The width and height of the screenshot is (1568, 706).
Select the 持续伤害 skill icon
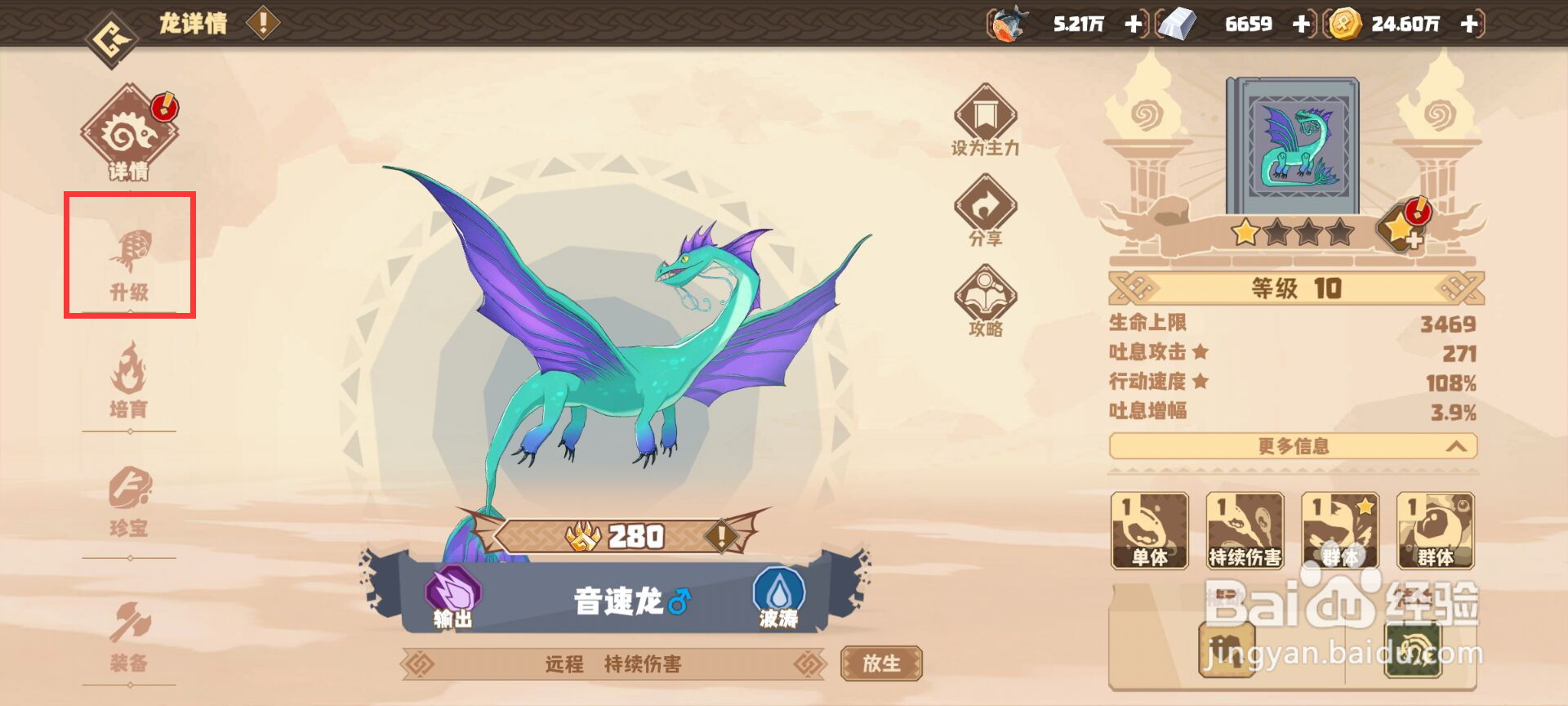[1245, 529]
